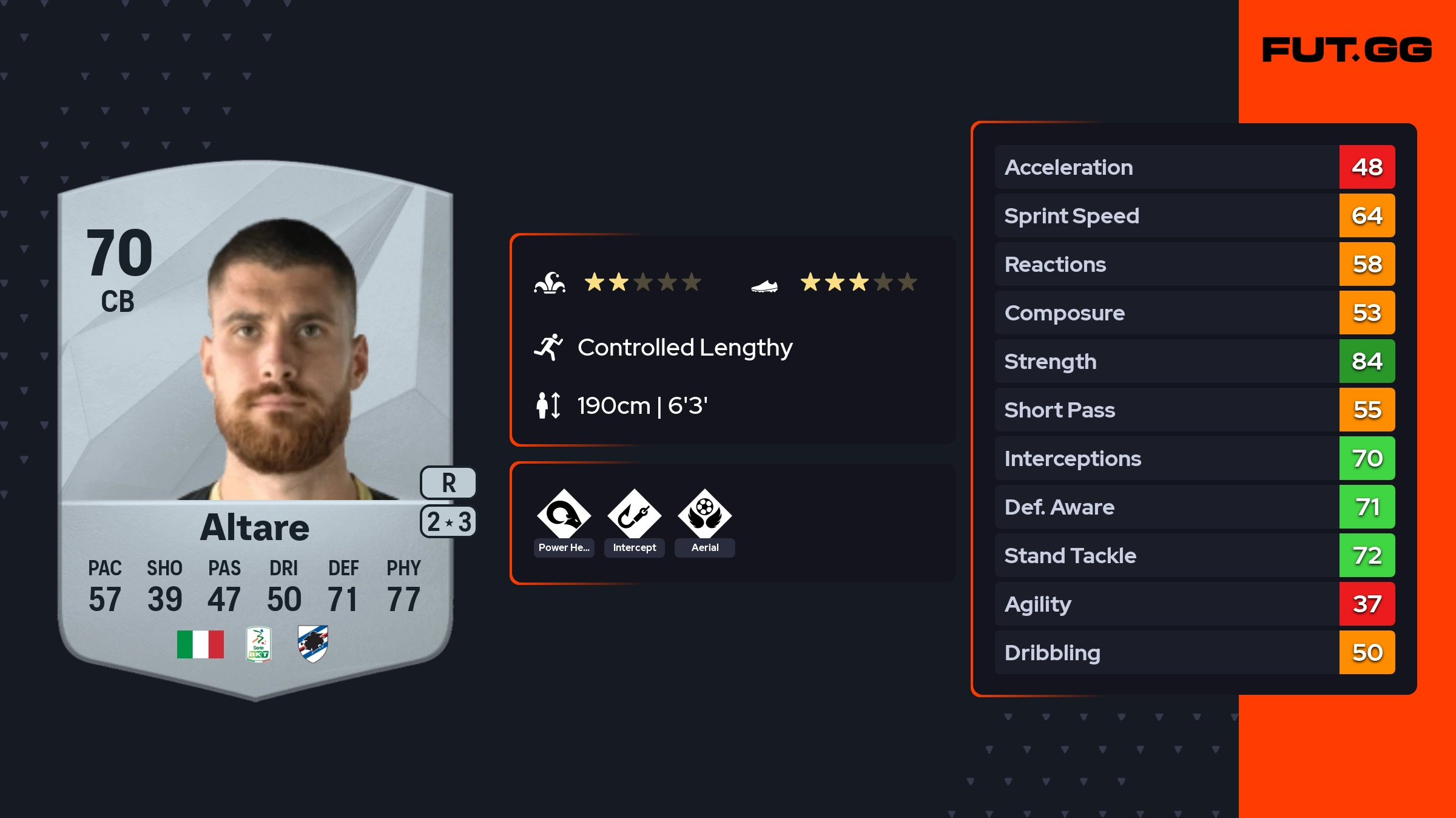Select the Stand Tackle stat row
Screen dimensions: 1456x818
coord(1194,555)
